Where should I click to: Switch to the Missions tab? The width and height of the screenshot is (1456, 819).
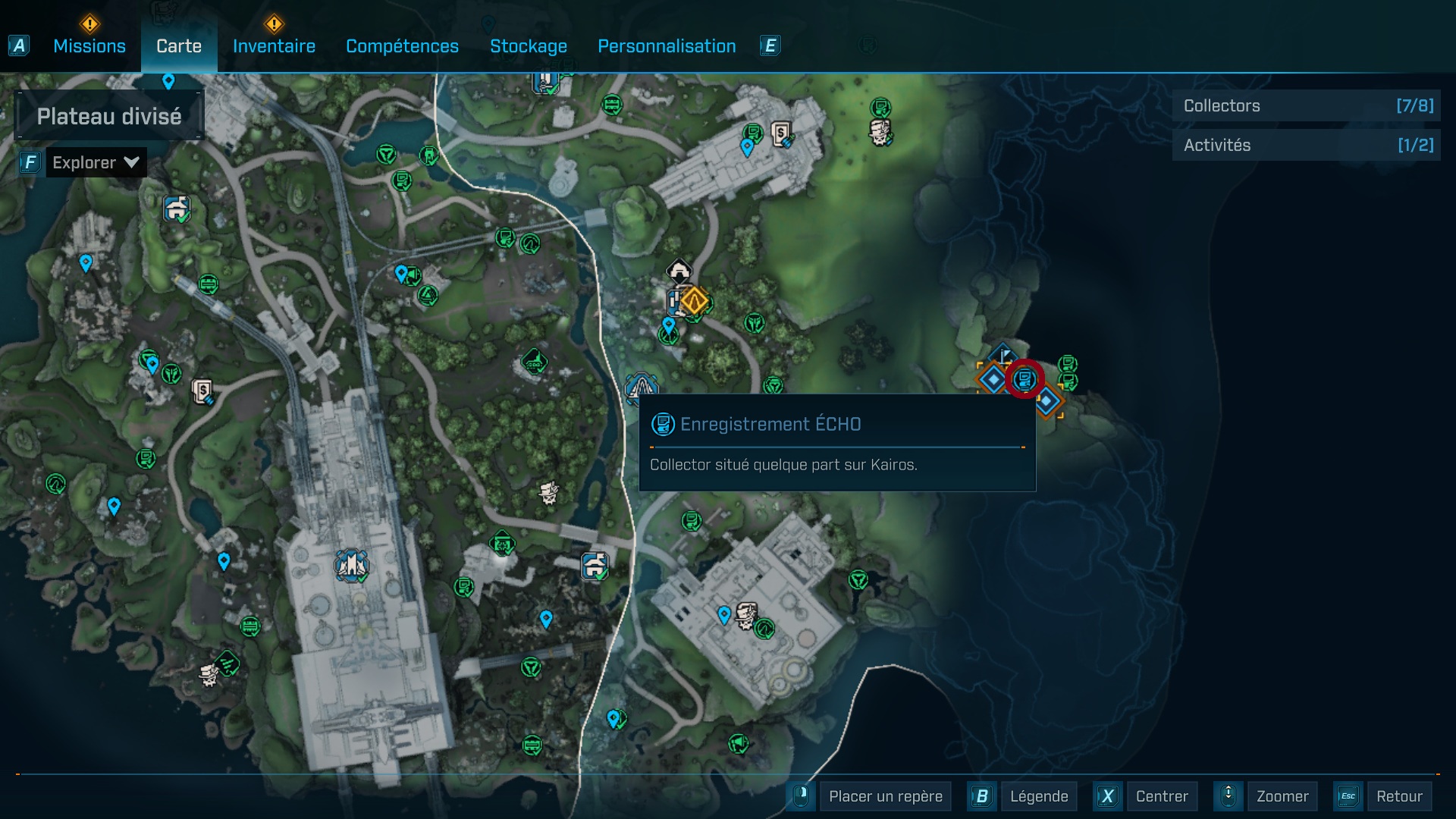click(89, 46)
